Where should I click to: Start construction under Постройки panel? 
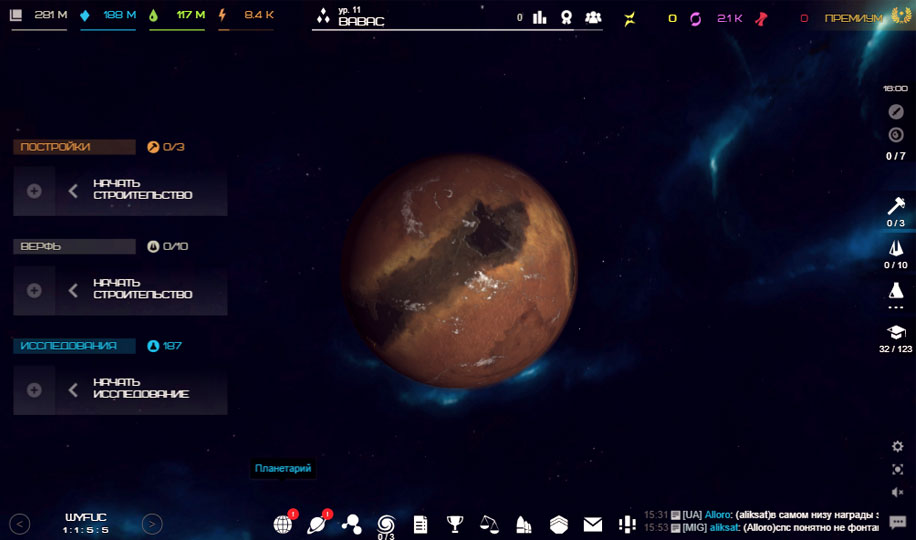click(x=141, y=190)
